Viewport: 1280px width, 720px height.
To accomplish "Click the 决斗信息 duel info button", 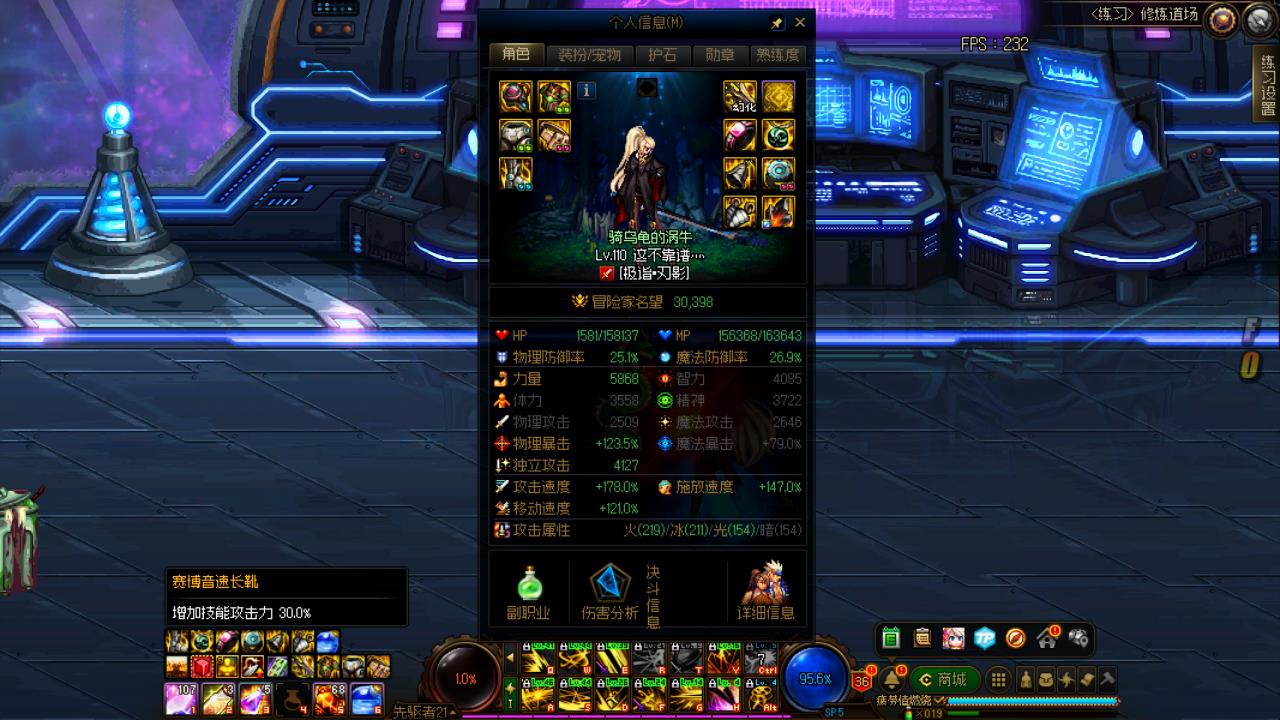I will point(653,596).
